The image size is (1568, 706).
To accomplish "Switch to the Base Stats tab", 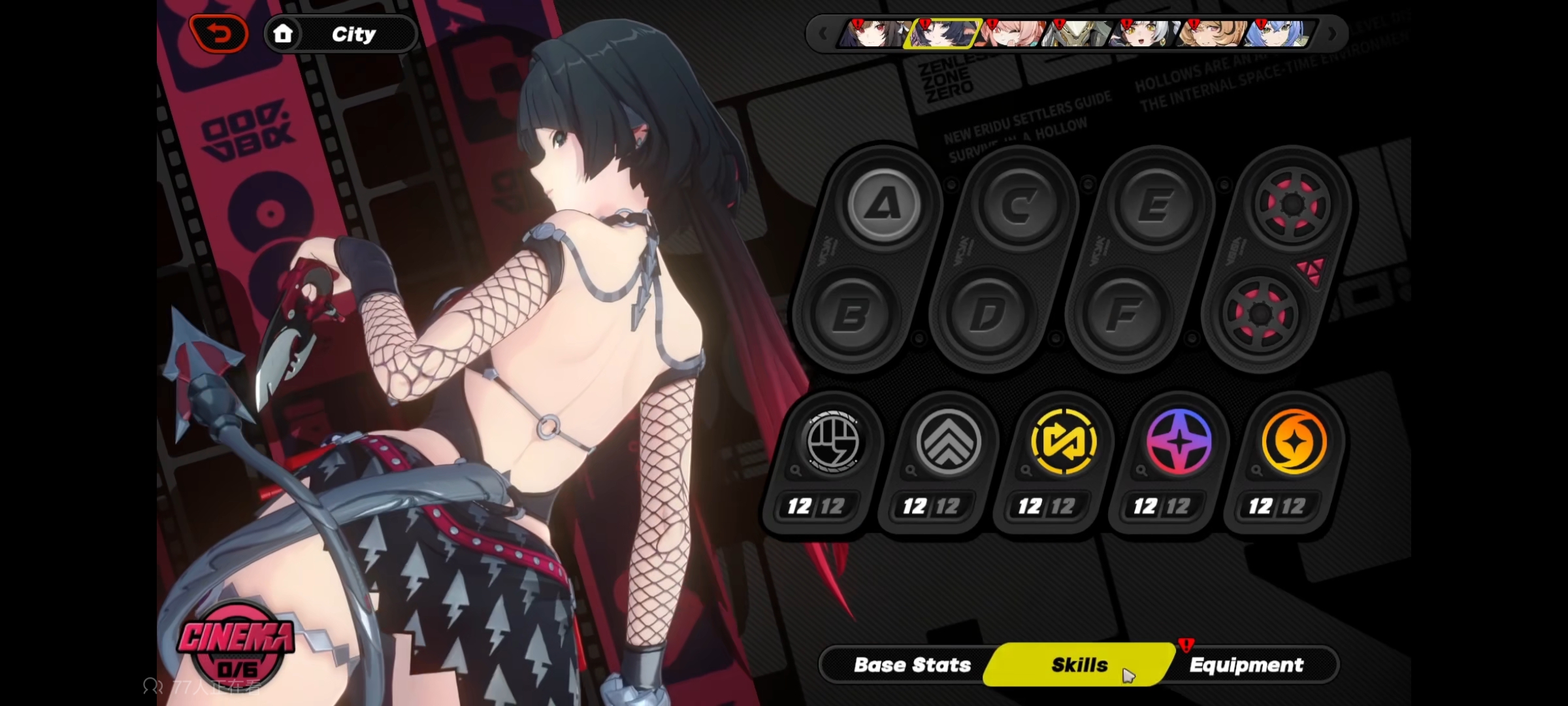I will pyautogui.click(x=911, y=665).
